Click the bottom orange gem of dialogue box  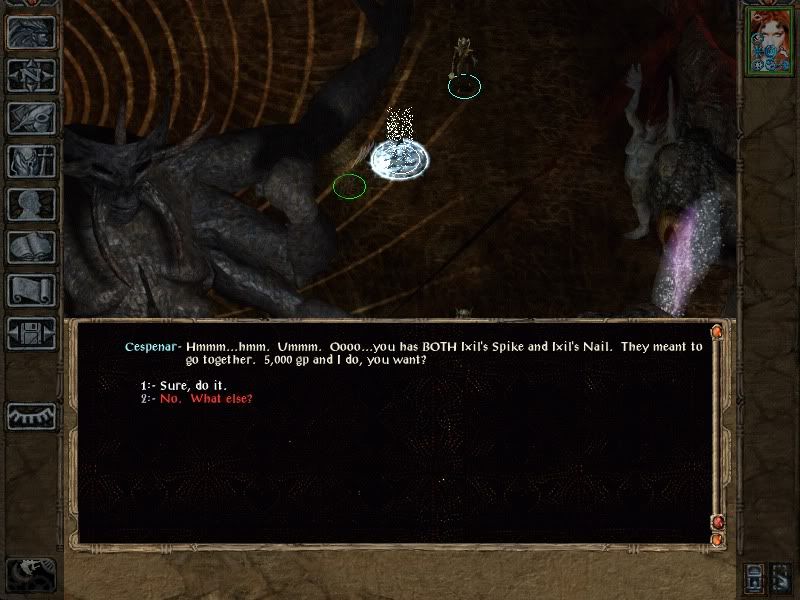pos(717,540)
